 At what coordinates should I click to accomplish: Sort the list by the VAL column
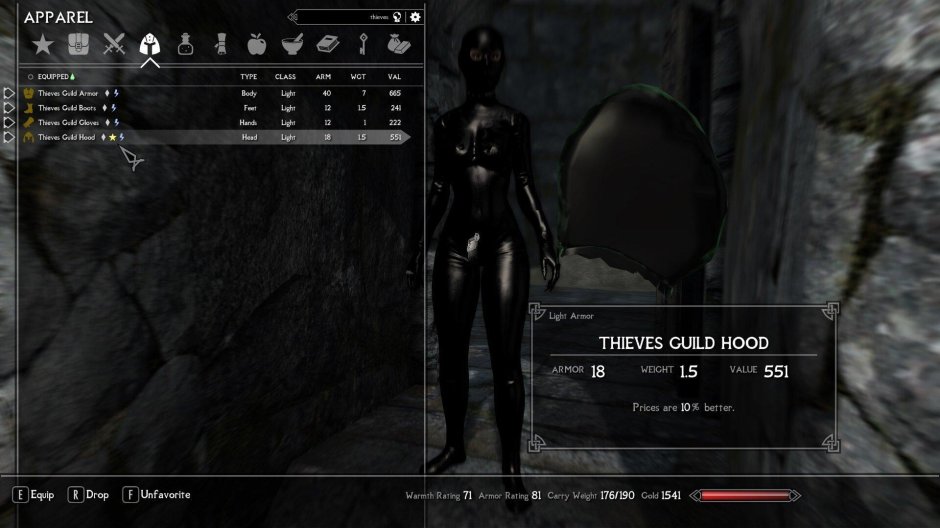(x=394, y=76)
